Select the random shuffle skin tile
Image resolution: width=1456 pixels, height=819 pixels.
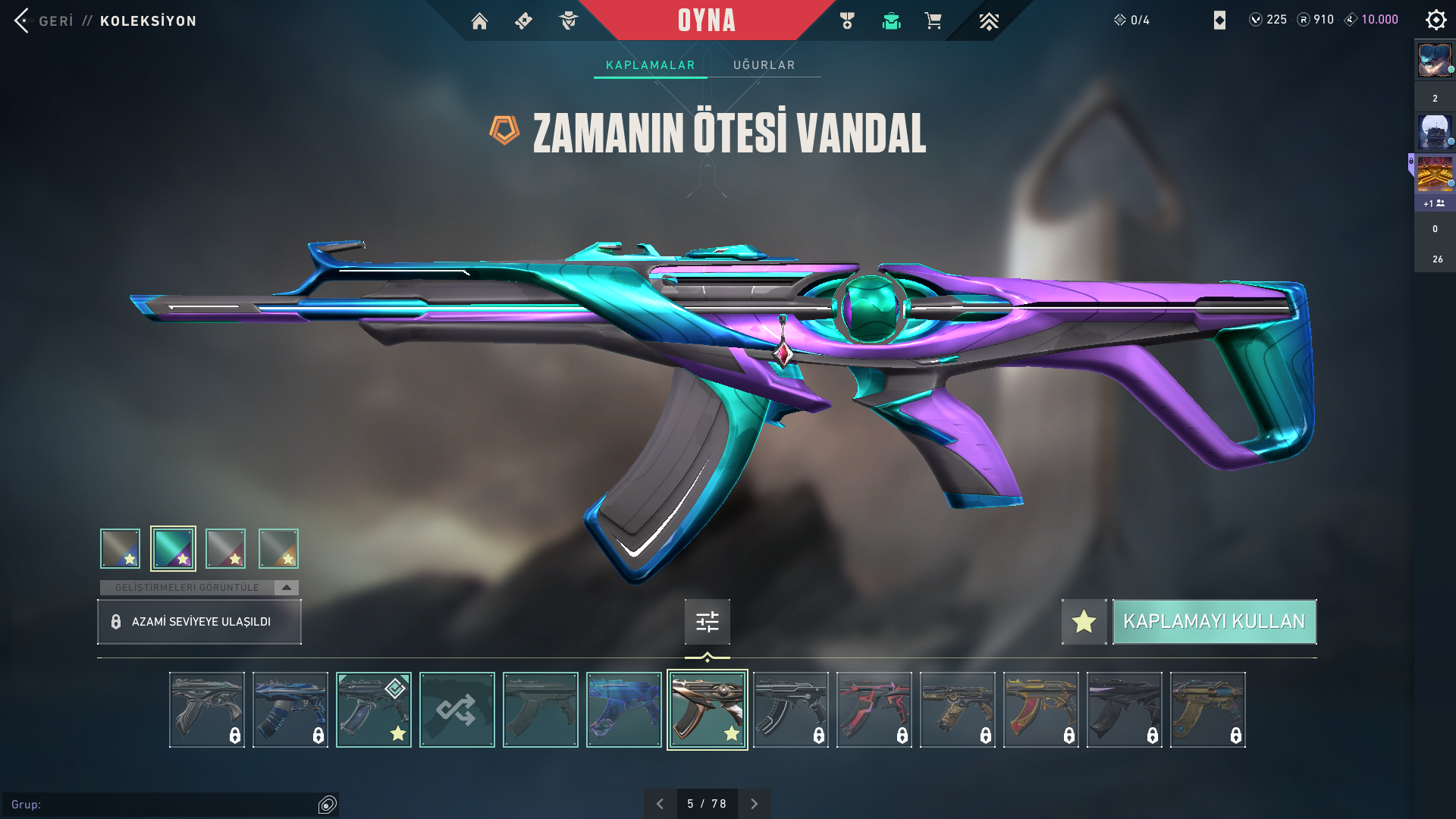click(457, 710)
